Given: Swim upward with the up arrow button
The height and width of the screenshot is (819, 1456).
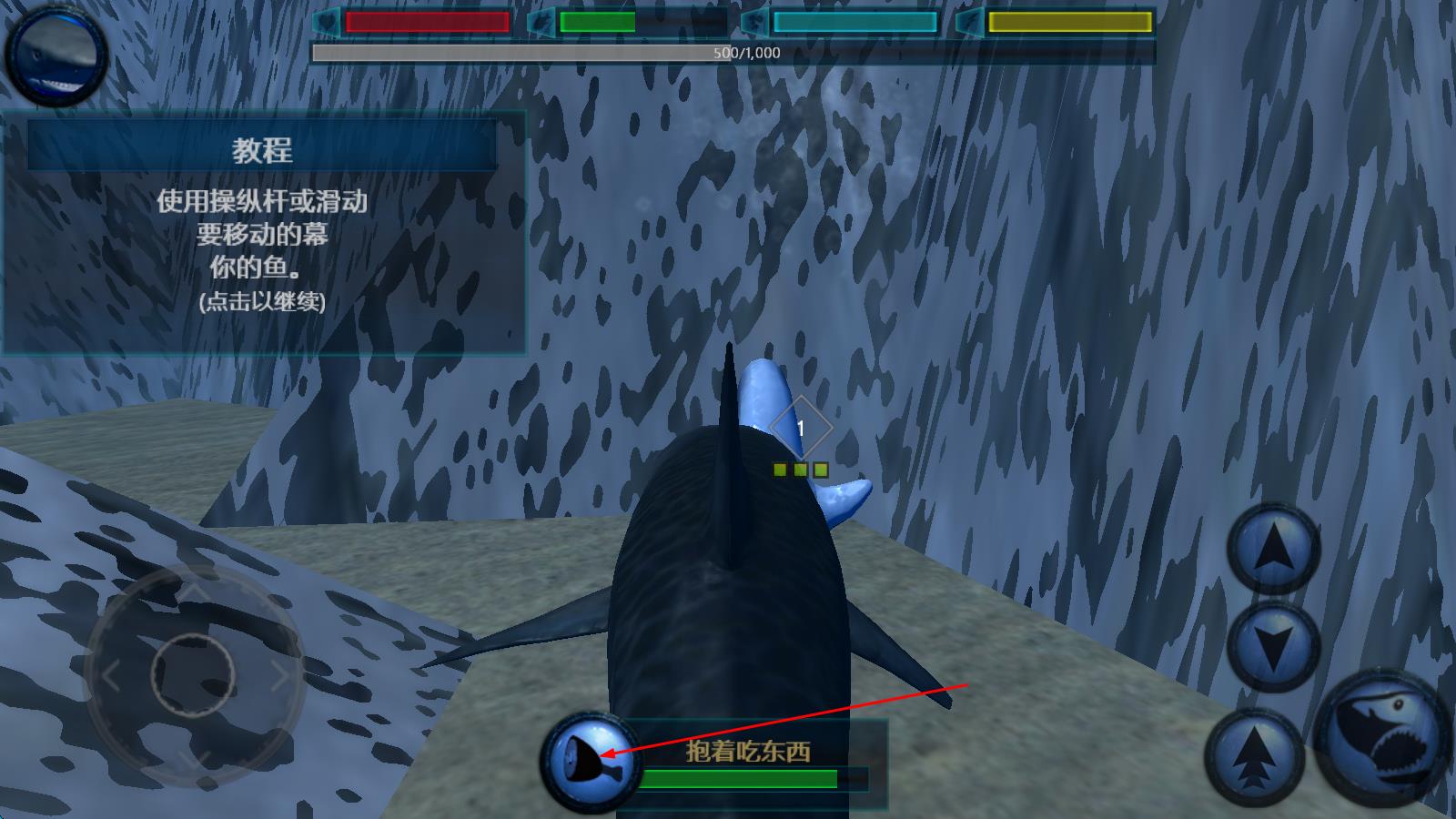Looking at the screenshot, I should pyautogui.click(x=1273, y=549).
